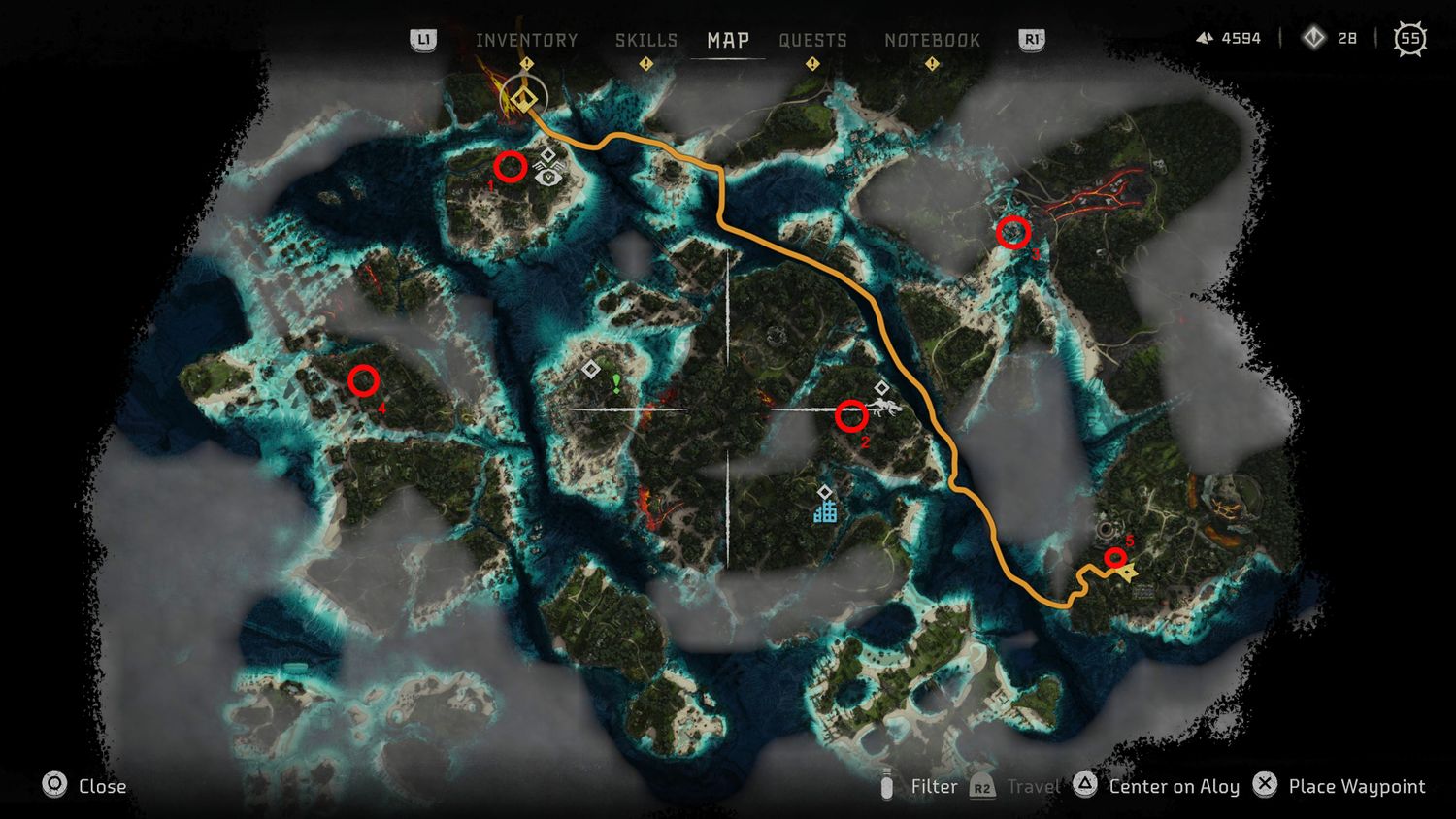The width and height of the screenshot is (1456, 819).
Task: Switch to the Inventory tab
Action: click(526, 40)
